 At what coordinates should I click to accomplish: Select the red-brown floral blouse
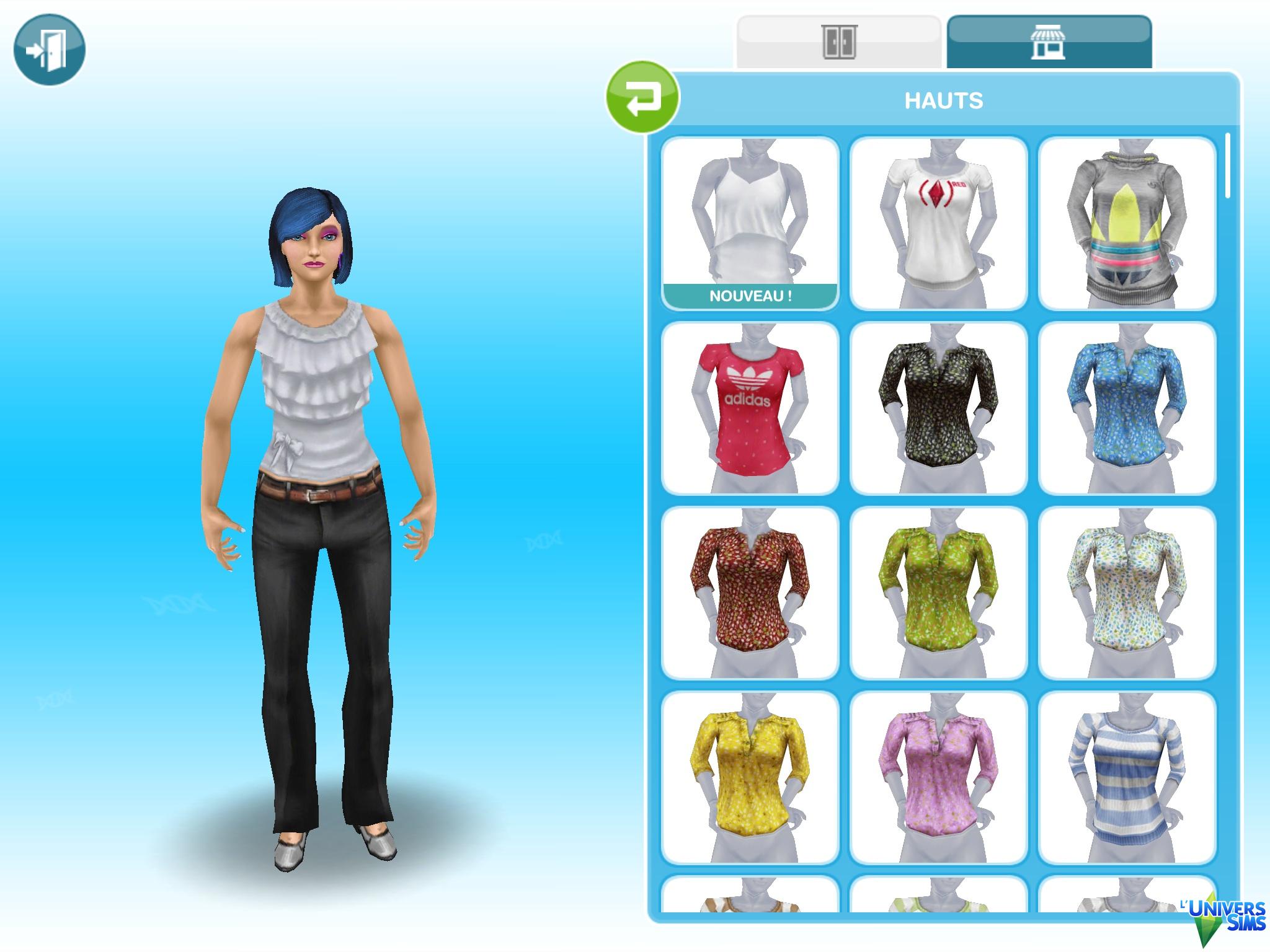click(x=750, y=593)
